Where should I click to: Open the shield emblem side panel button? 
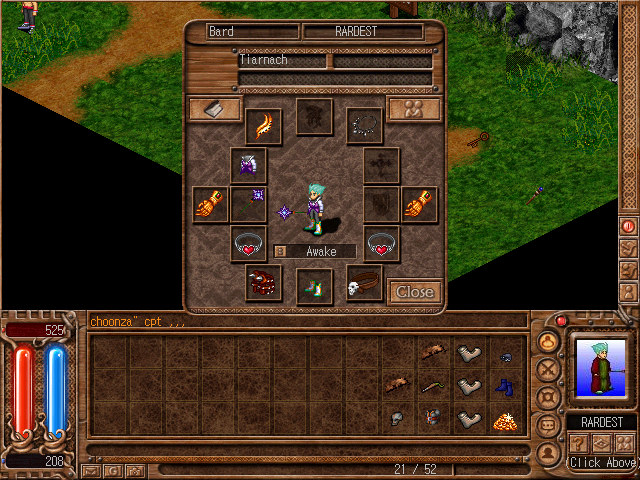(x=548, y=397)
